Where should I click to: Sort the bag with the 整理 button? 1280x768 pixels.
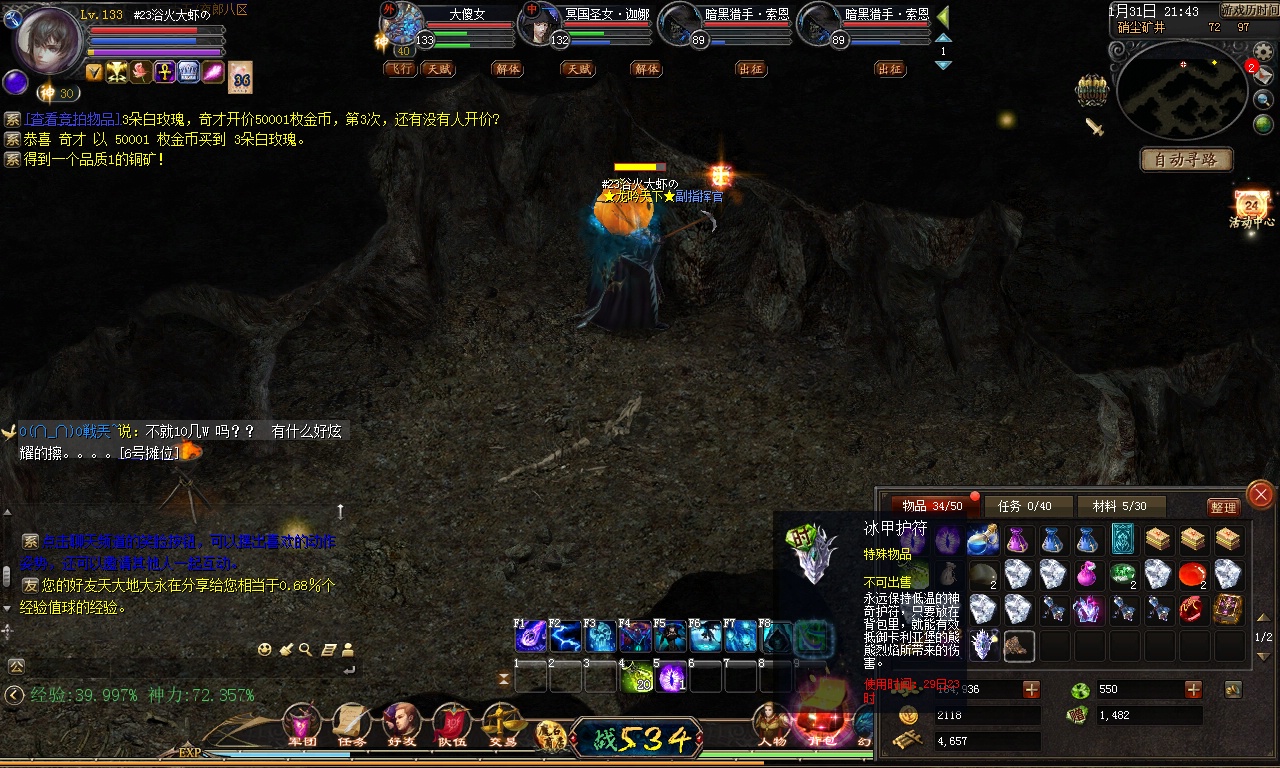pyautogui.click(x=1223, y=508)
